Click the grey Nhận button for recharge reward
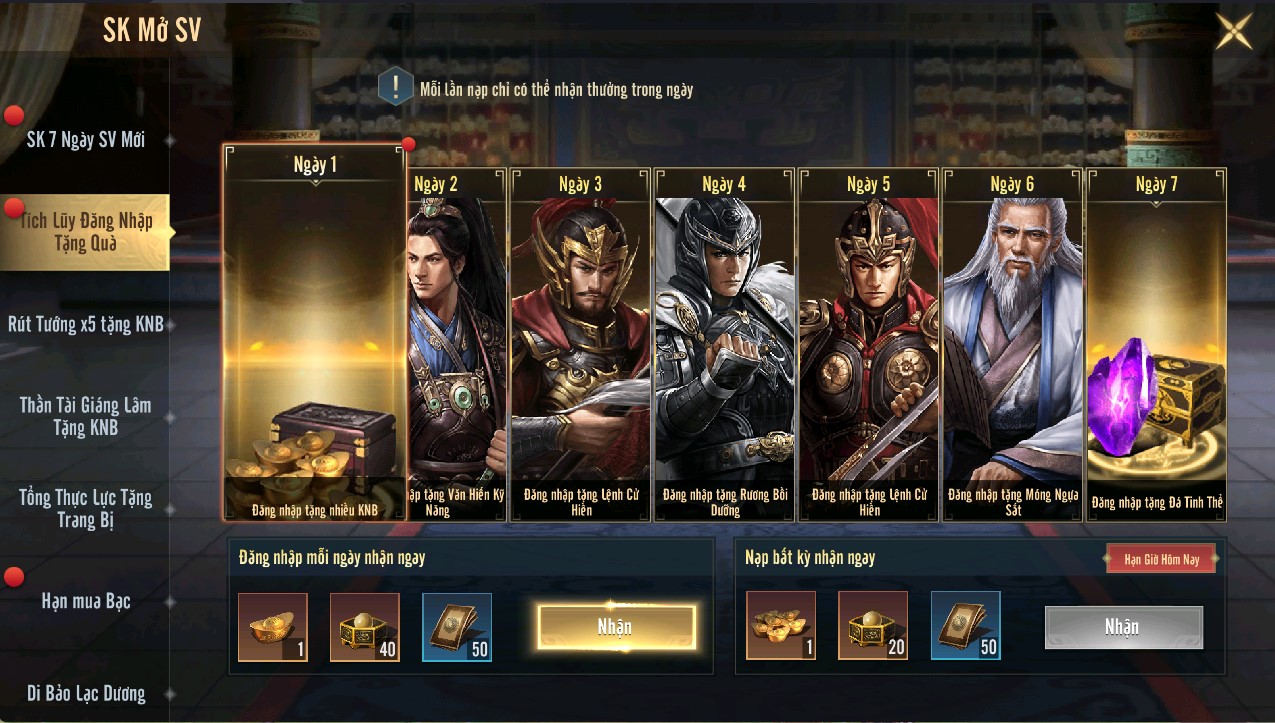1275x723 pixels. click(1123, 627)
